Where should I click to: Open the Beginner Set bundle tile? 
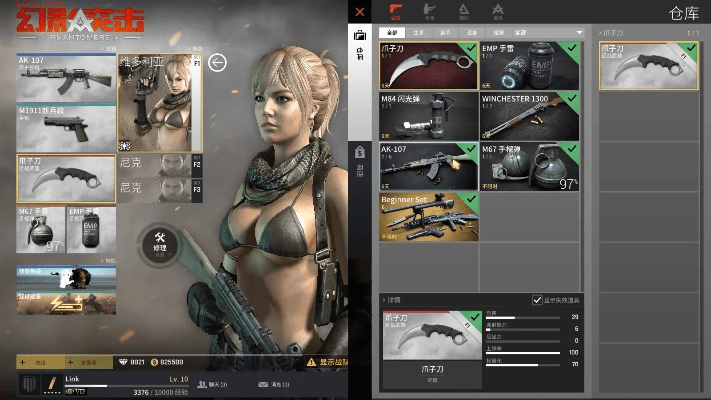[x=429, y=216]
